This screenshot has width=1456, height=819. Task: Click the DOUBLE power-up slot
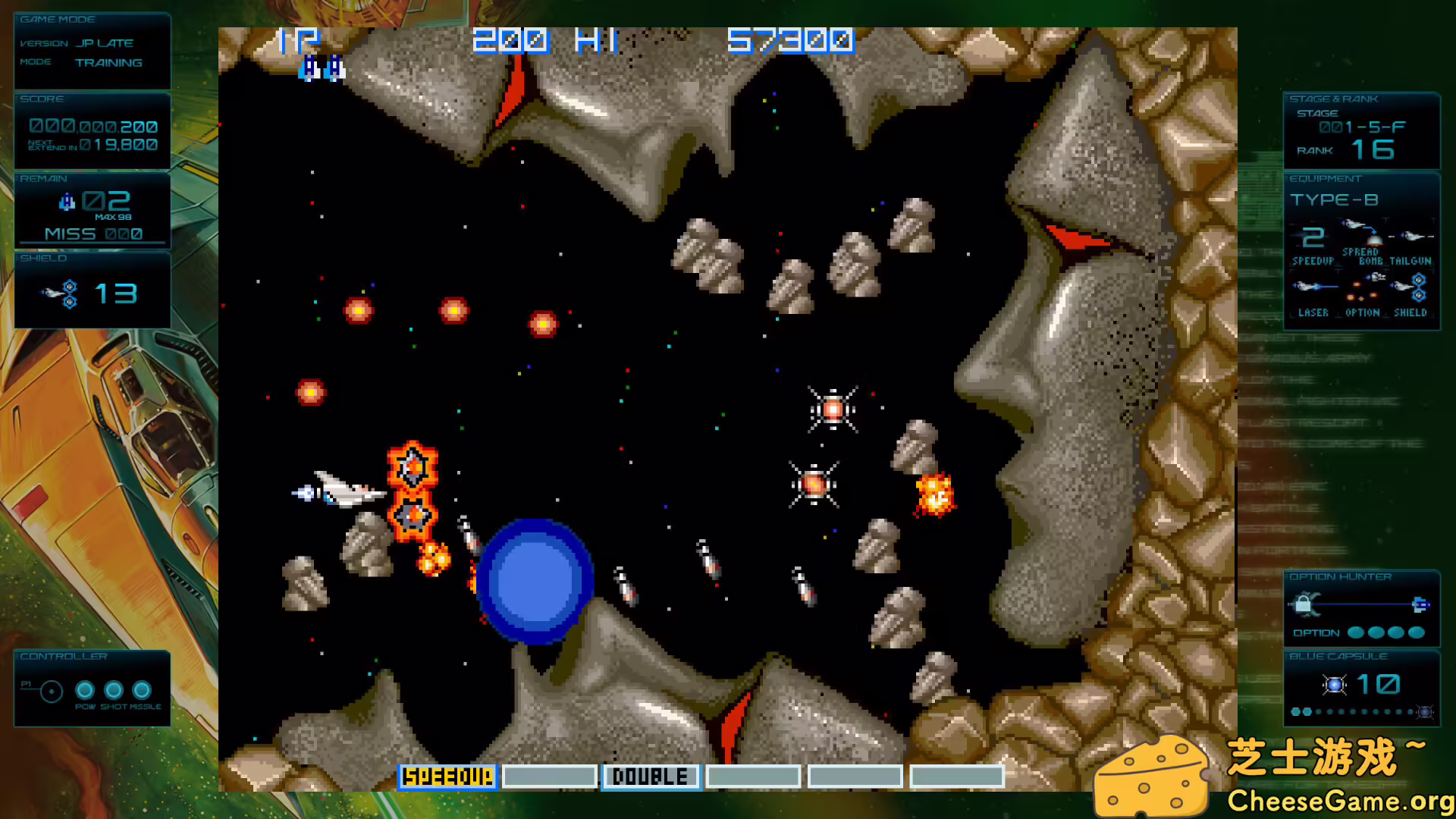click(x=650, y=777)
